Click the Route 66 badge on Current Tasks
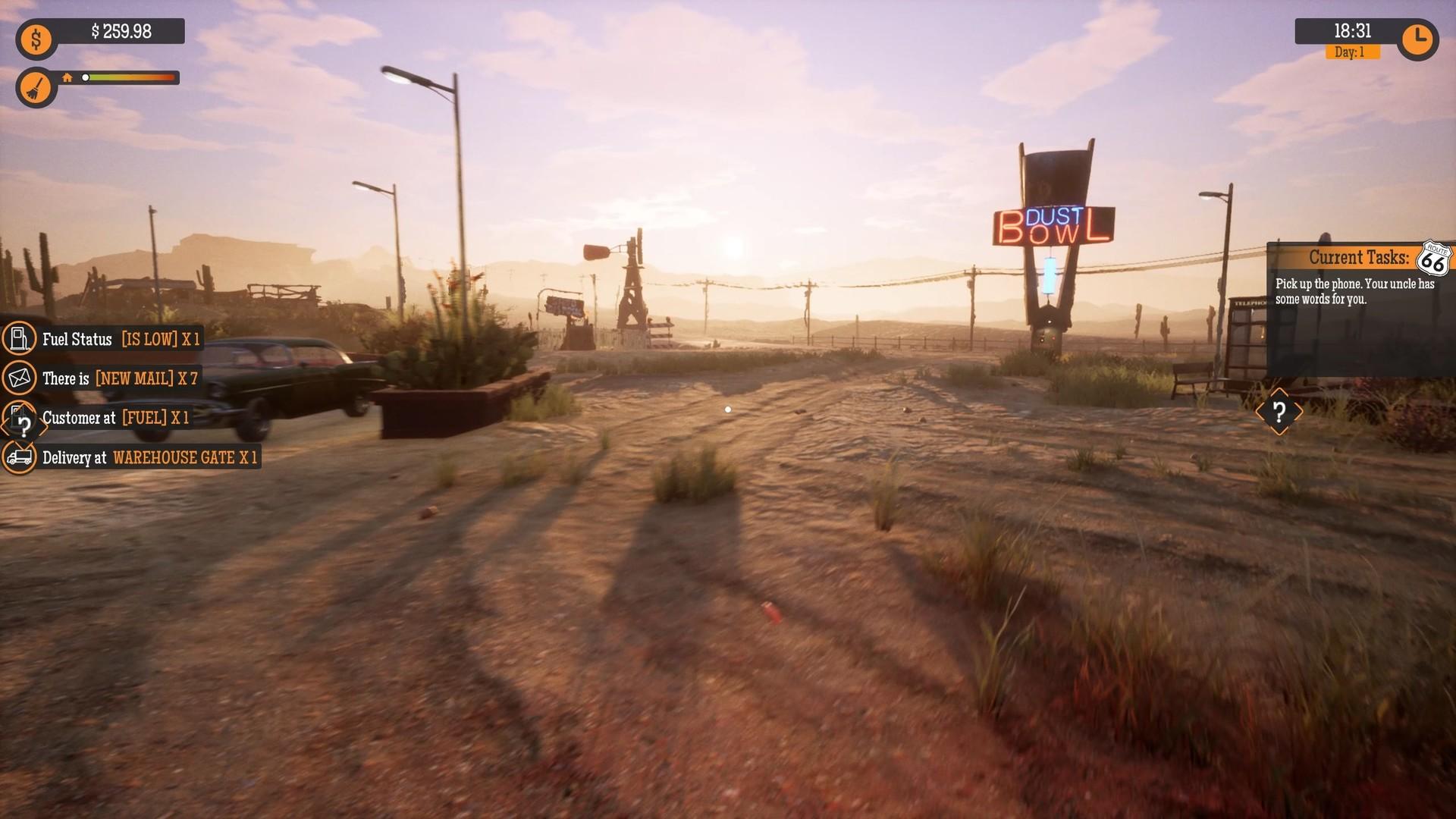 pos(1433,258)
